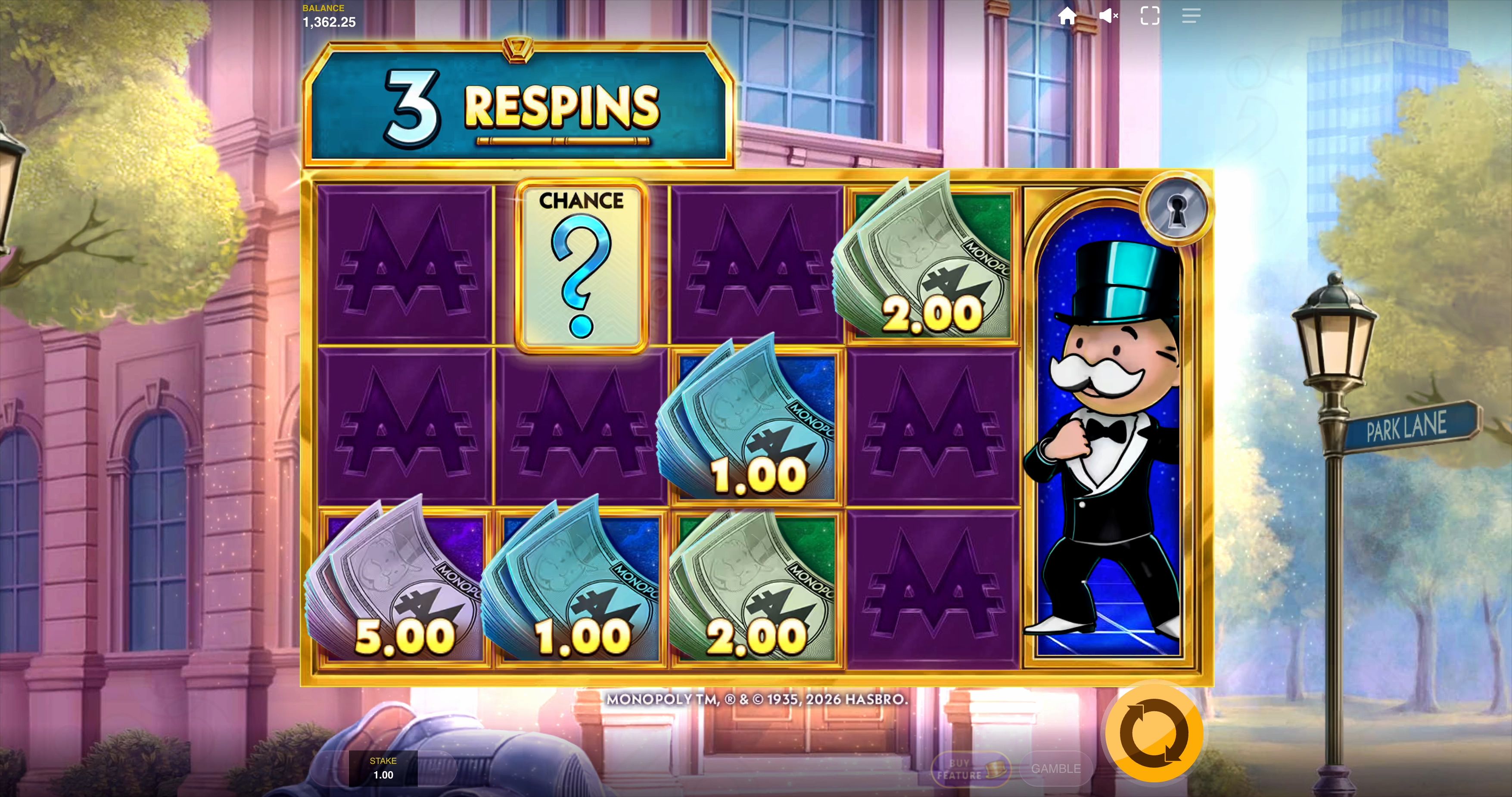Open the stake value selector
Viewport: 1512px width, 797px height.
pos(383,770)
